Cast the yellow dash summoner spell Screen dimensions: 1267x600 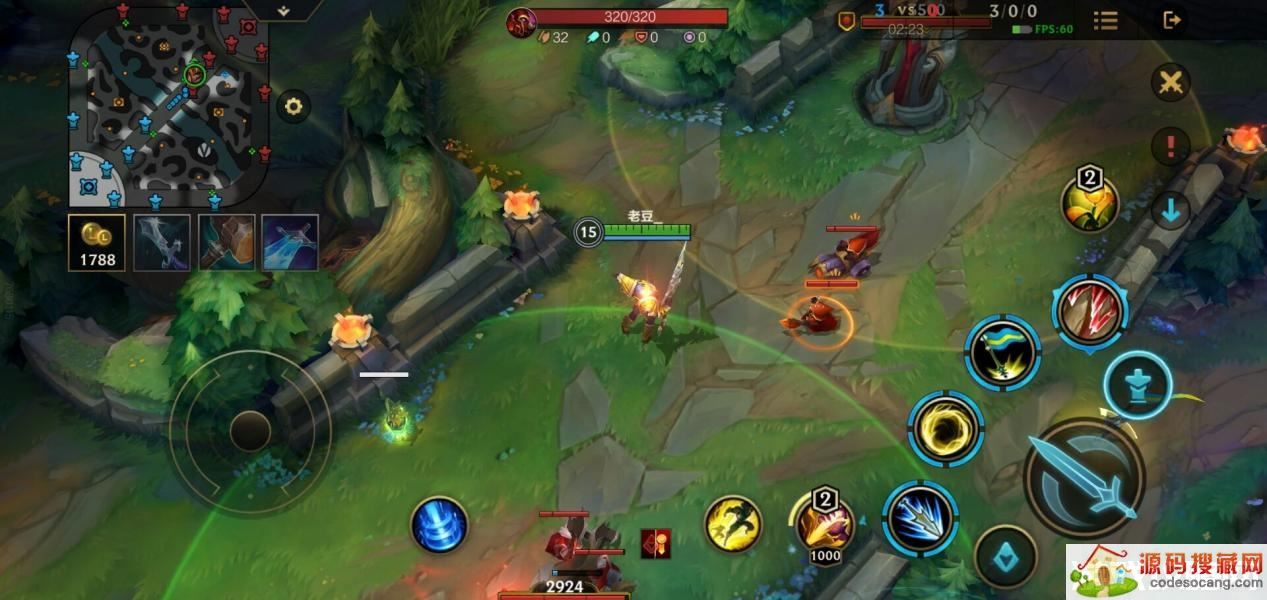point(733,523)
